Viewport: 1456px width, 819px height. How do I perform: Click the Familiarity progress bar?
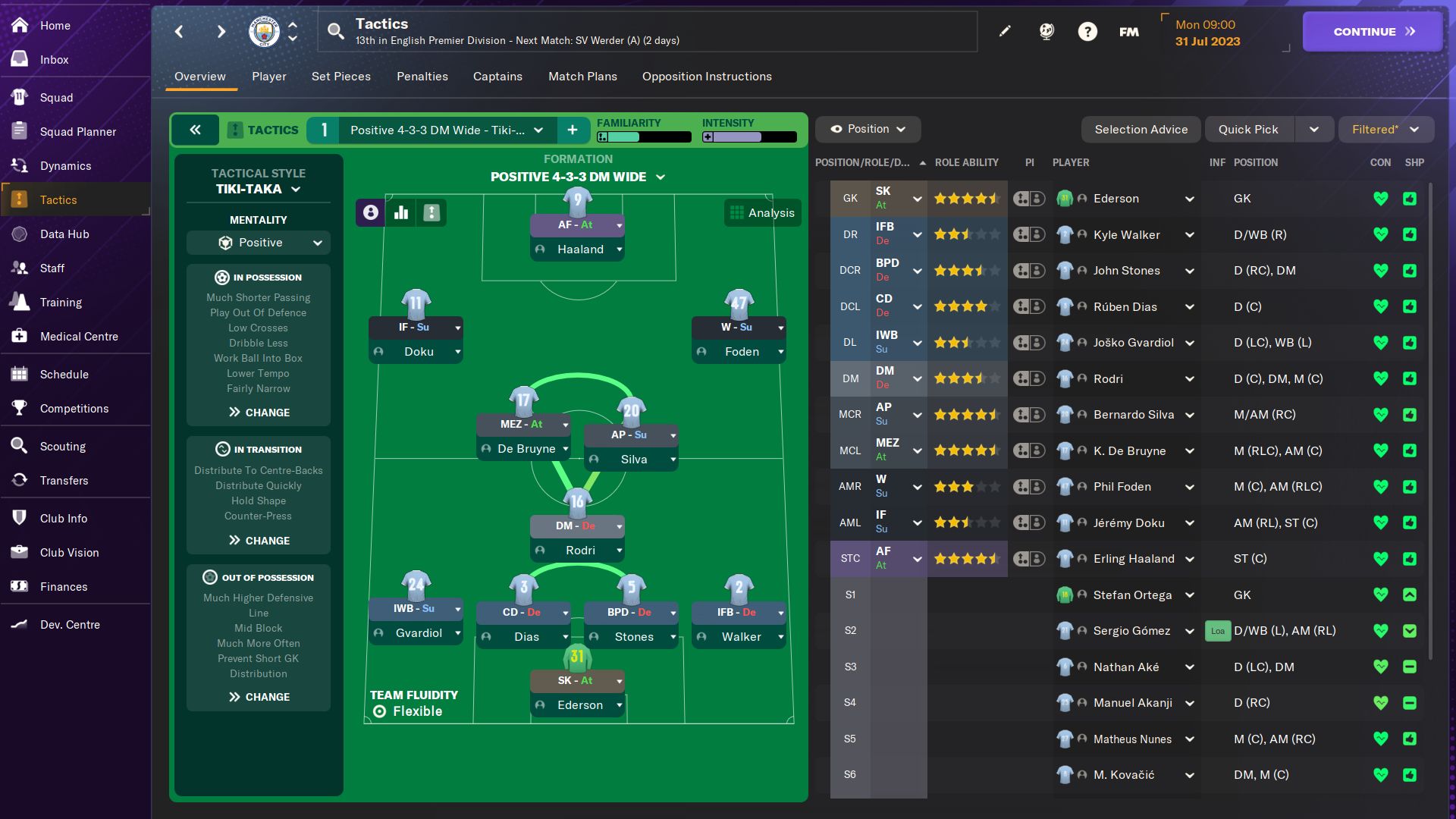click(643, 137)
